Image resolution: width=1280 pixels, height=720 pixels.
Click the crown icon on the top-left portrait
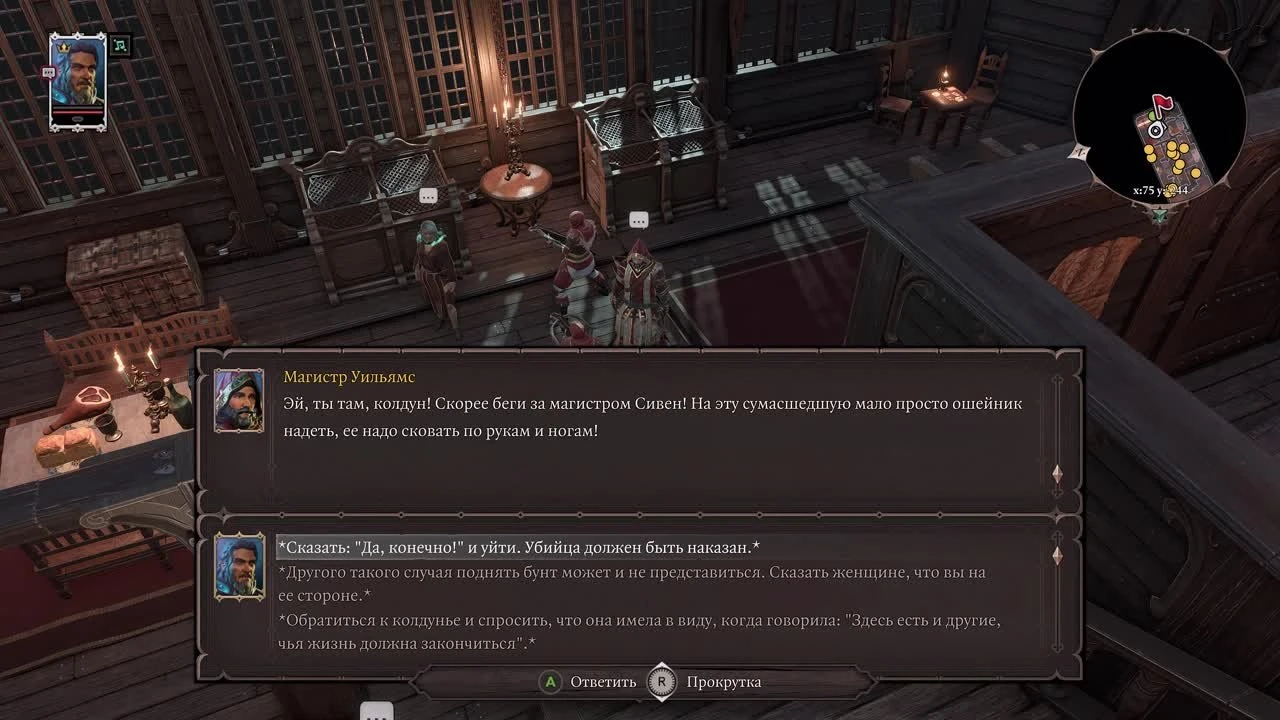(63, 46)
